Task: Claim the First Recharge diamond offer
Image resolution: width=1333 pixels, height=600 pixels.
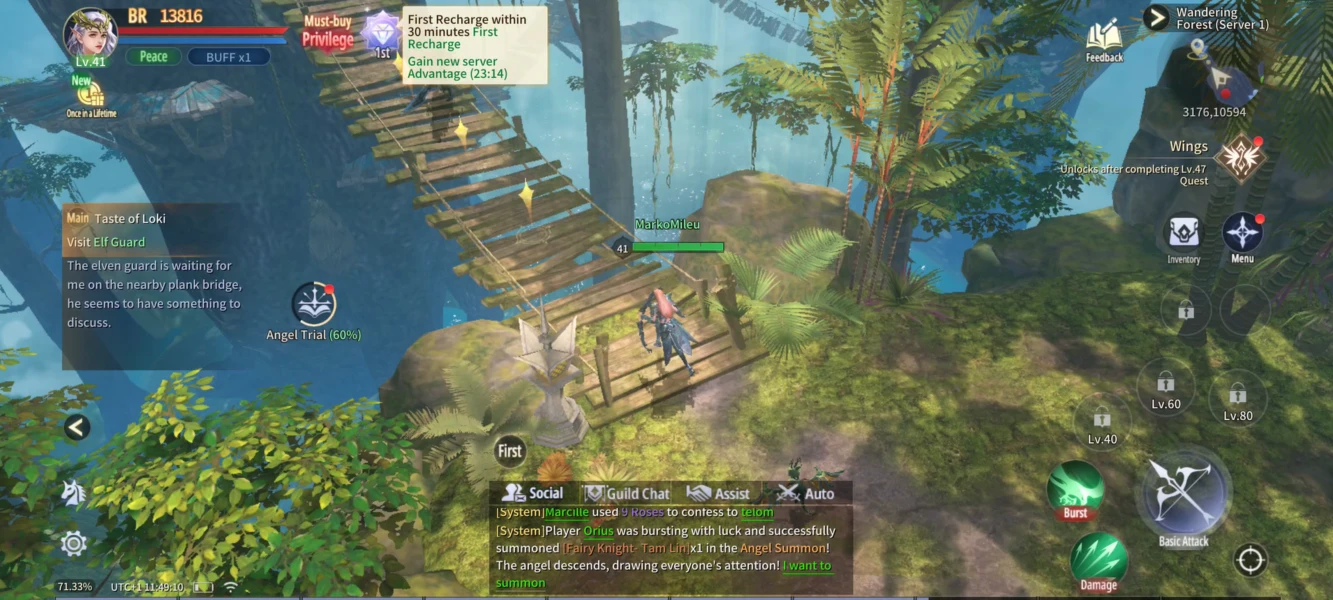Action: coord(381,32)
